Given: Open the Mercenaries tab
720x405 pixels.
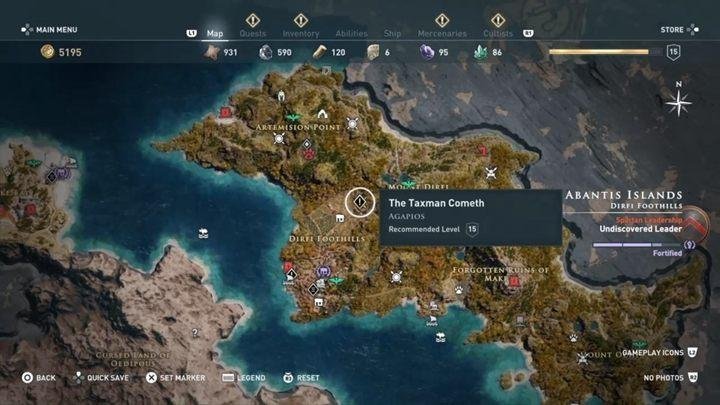Looking at the screenshot, I should (441, 33).
